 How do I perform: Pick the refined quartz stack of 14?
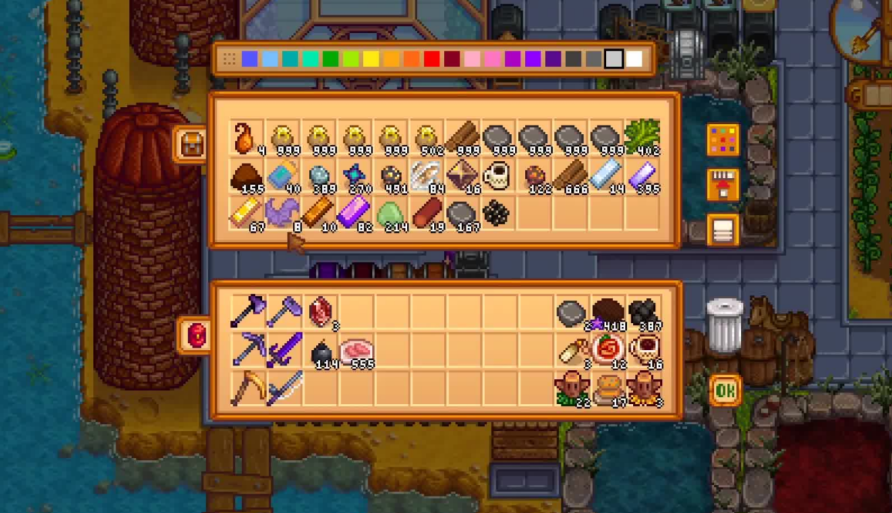[x=605, y=177]
